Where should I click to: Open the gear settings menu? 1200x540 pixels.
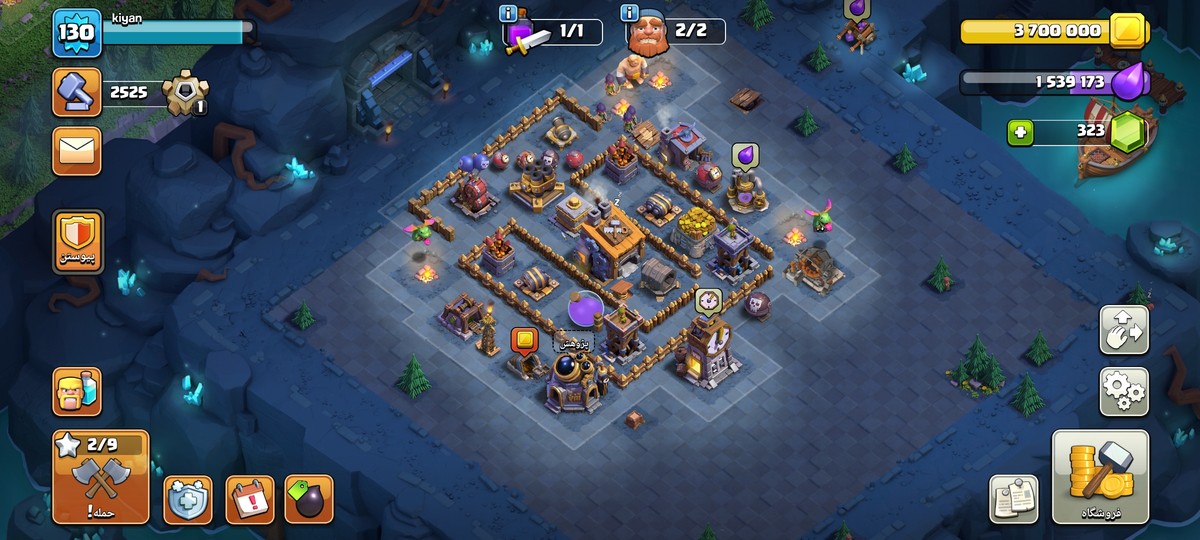coord(1124,391)
